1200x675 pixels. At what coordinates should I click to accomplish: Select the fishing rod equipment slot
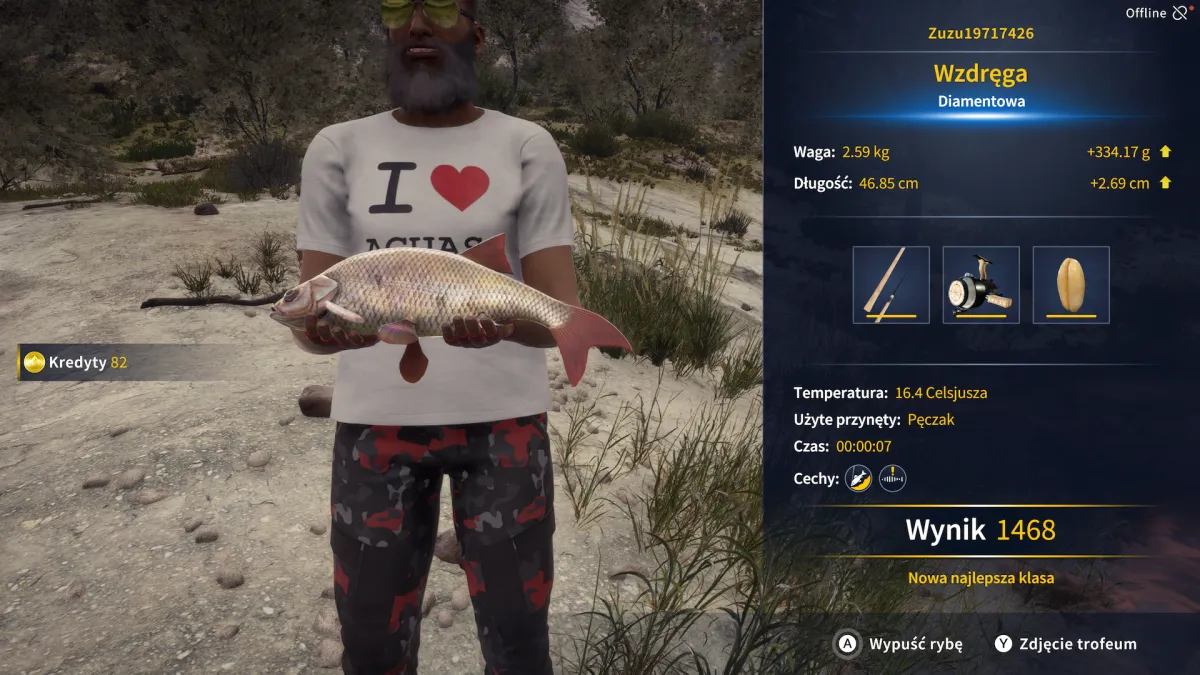(x=891, y=285)
